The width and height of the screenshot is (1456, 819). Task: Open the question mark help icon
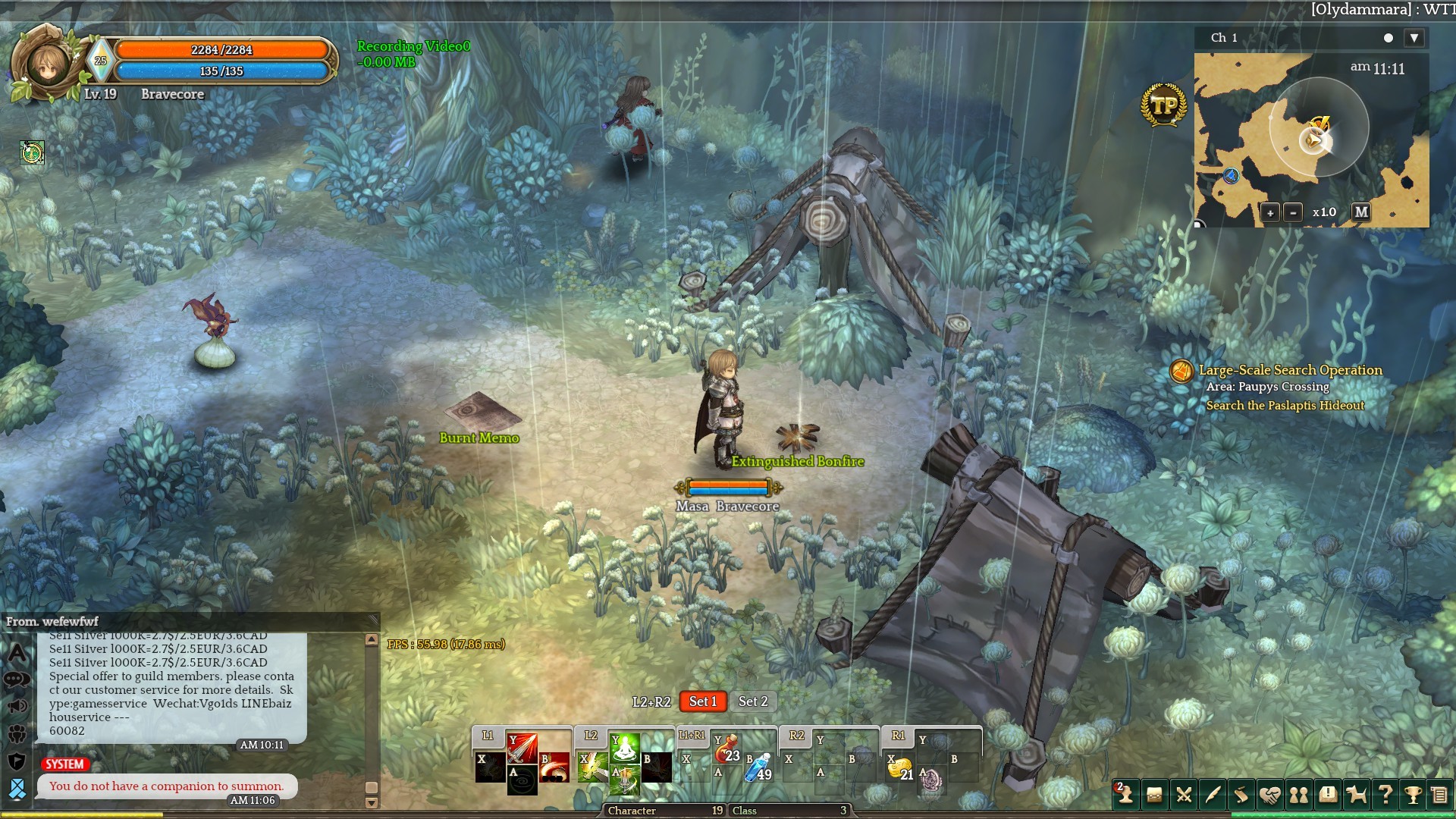(1385, 795)
